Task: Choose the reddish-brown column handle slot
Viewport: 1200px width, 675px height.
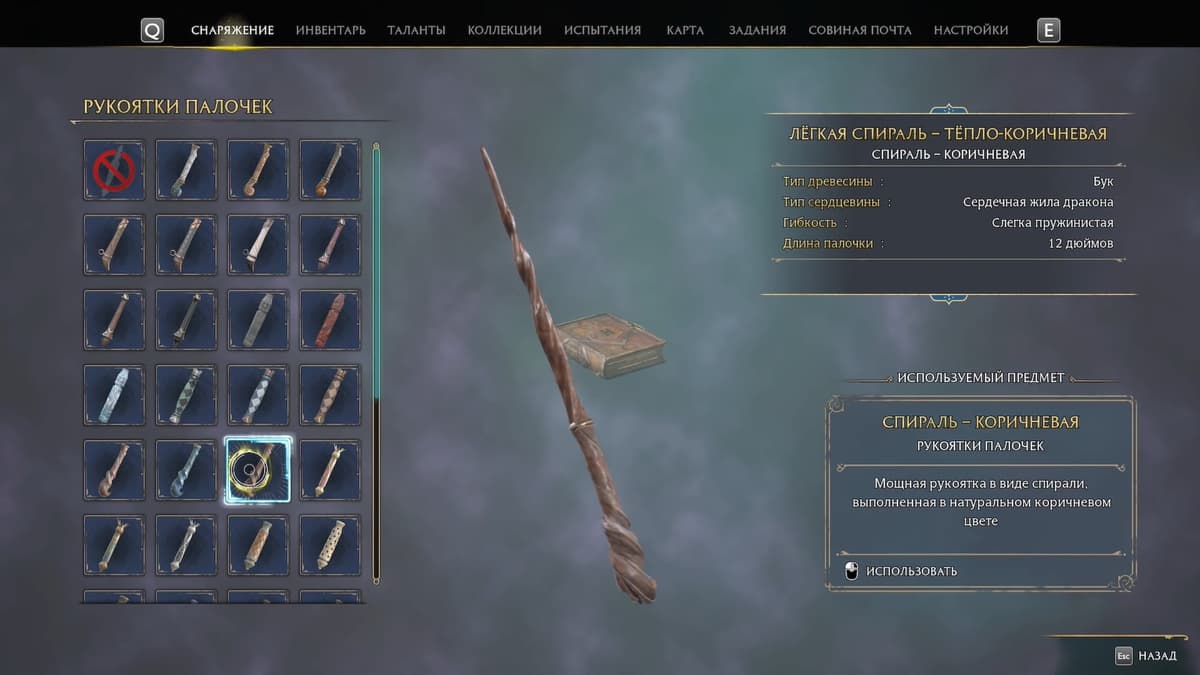Action: coord(330,320)
